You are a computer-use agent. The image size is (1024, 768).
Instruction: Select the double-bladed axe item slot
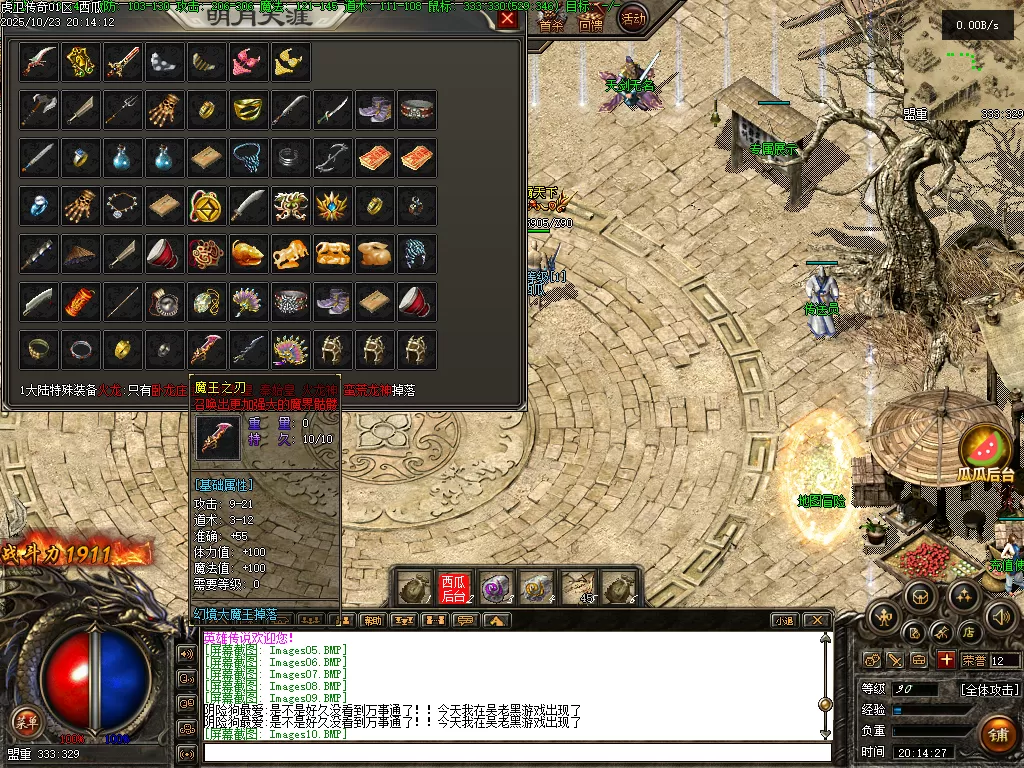point(39,109)
